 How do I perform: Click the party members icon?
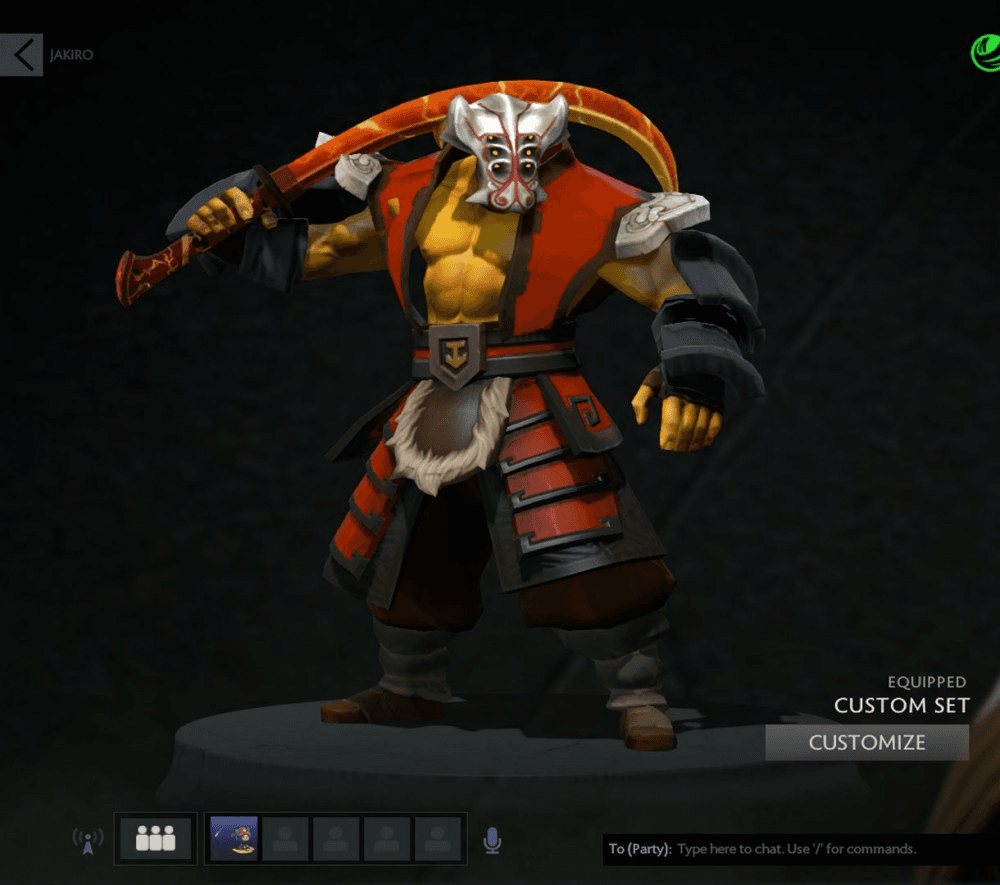point(155,838)
